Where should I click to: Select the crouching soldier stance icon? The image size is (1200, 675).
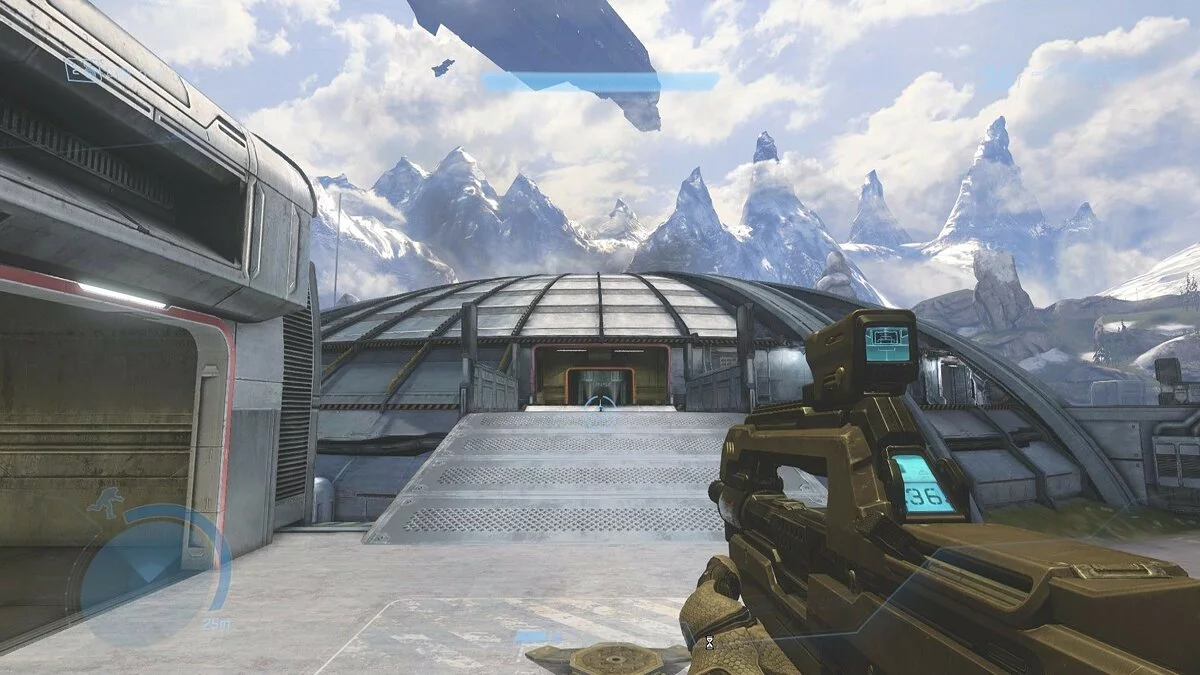pyautogui.click(x=105, y=502)
